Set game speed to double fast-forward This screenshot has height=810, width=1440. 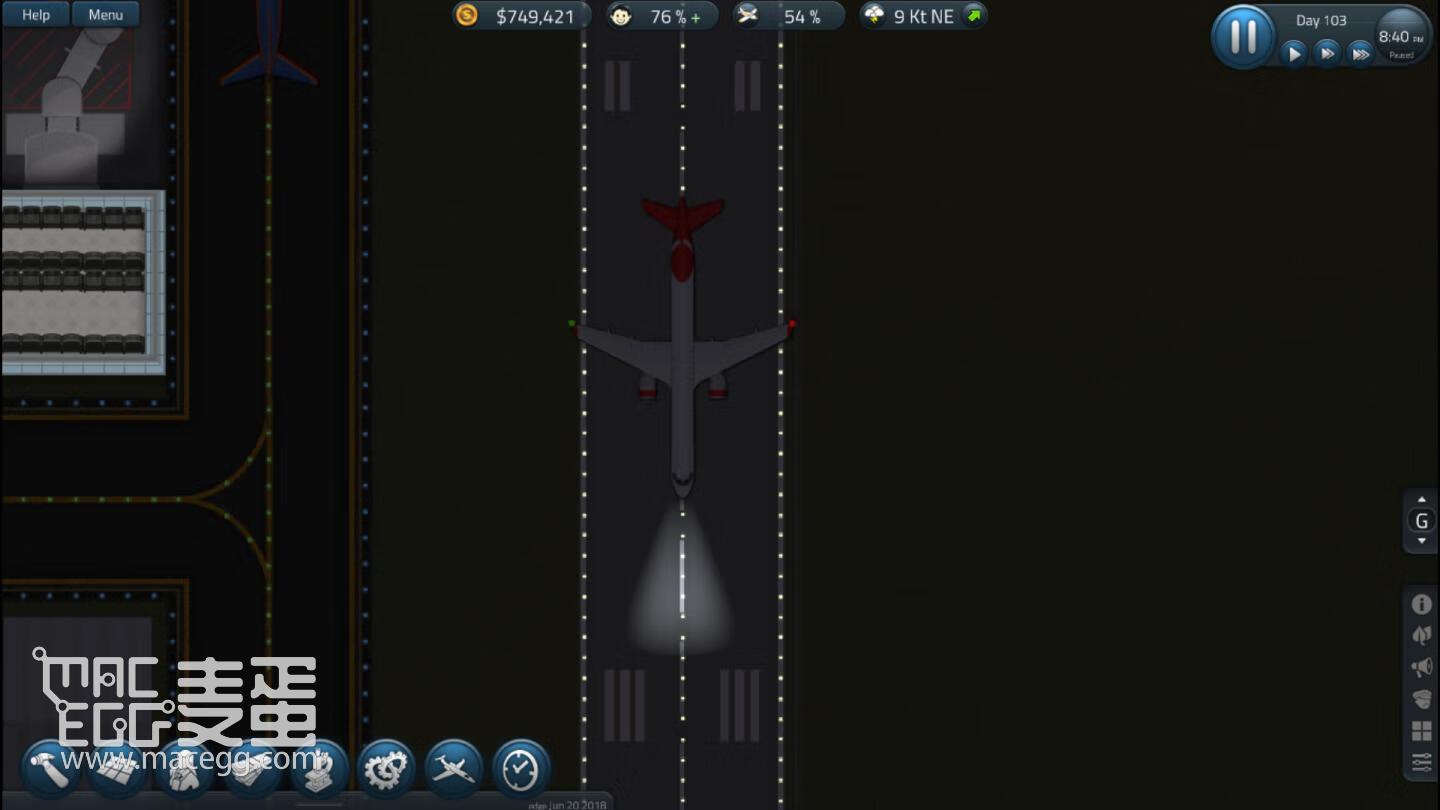click(1327, 54)
